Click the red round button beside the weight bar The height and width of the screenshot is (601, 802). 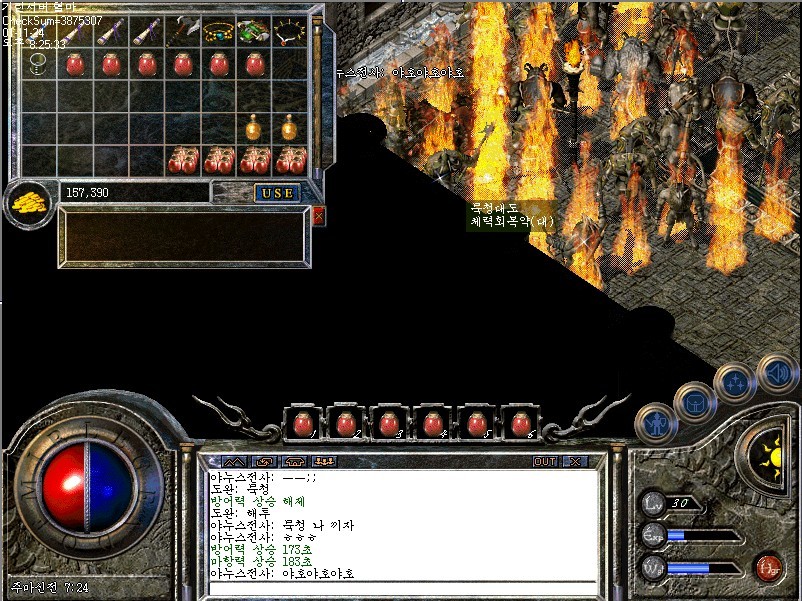coord(768,567)
